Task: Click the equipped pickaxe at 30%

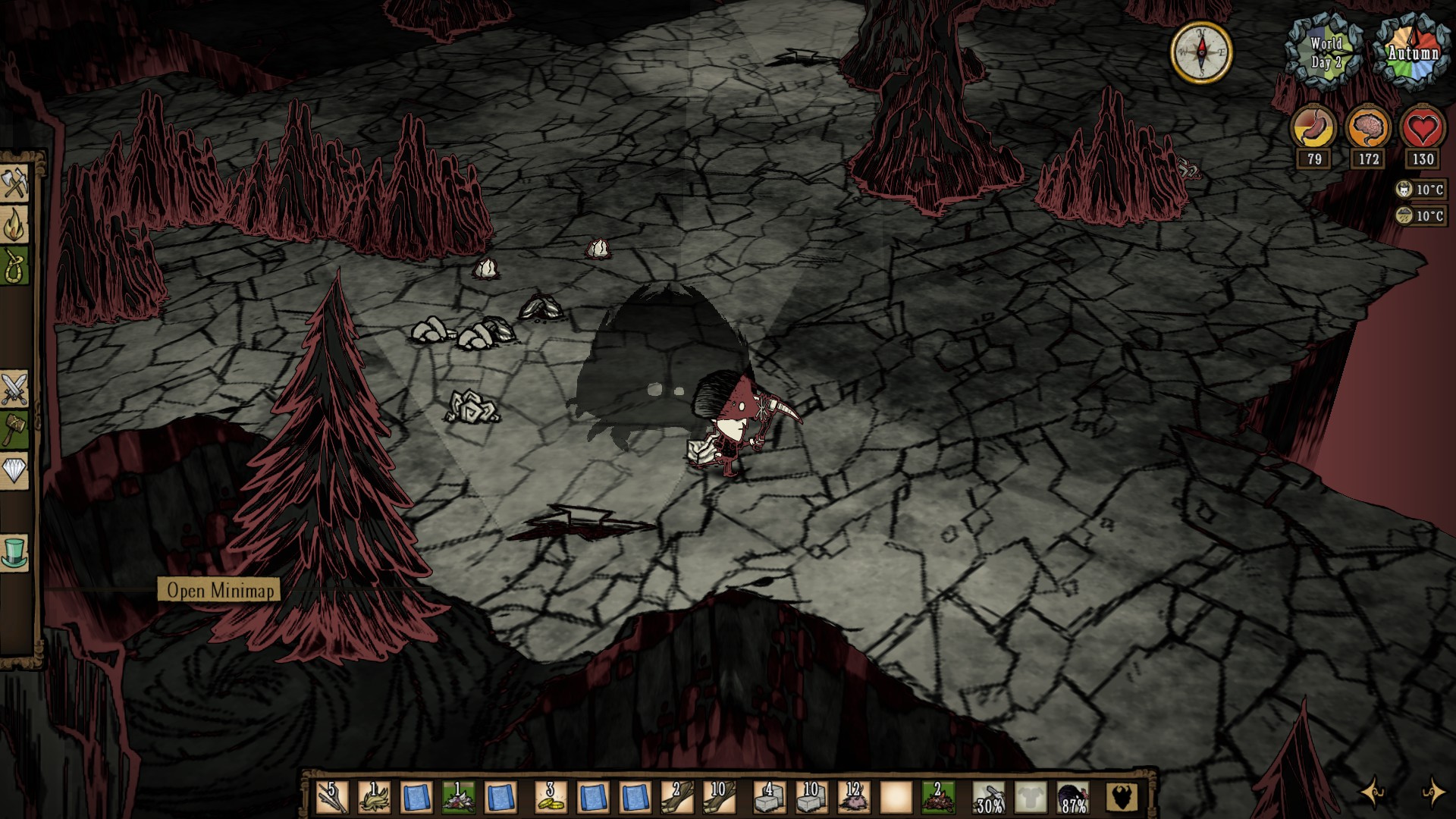Action: pos(989,798)
